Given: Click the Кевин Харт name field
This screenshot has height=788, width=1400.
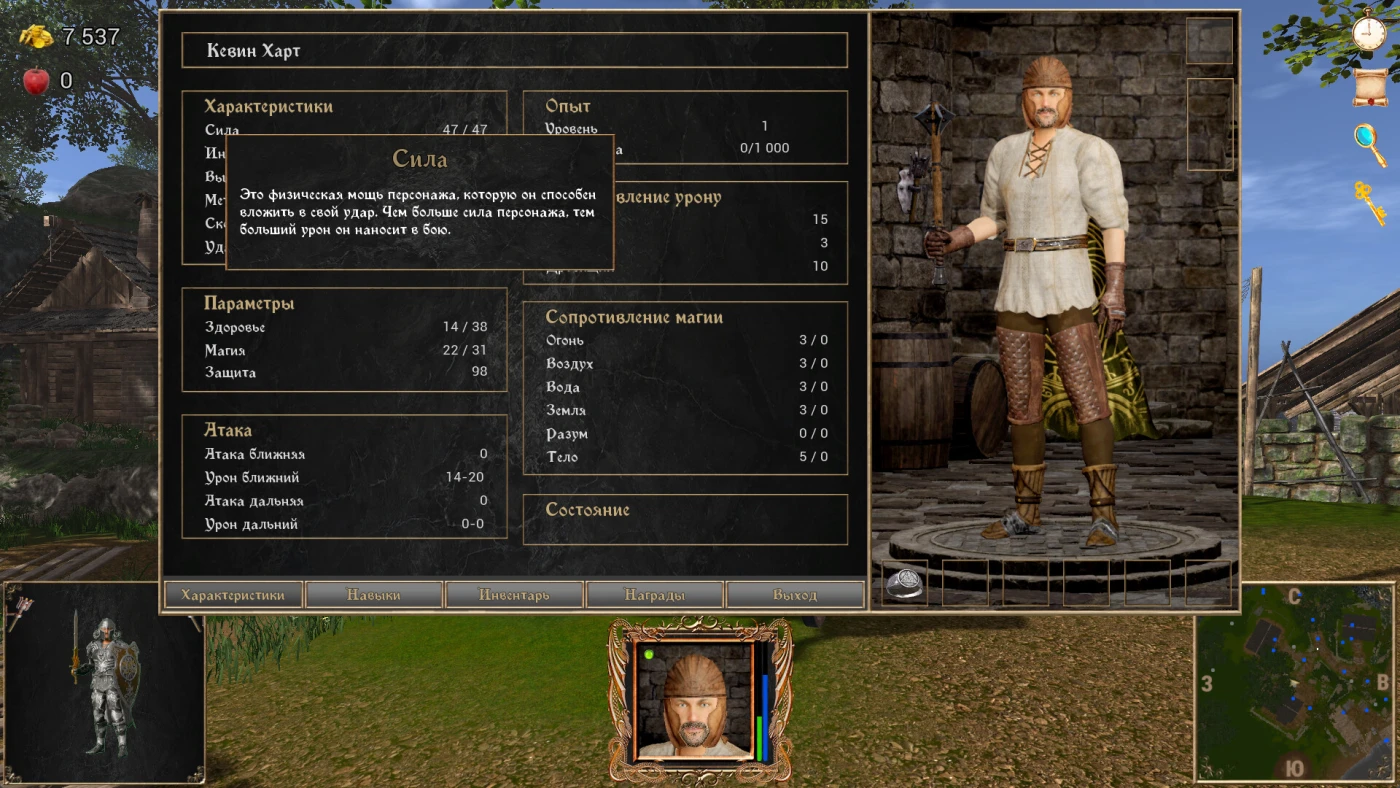Looking at the screenshot, I should 514,51.
